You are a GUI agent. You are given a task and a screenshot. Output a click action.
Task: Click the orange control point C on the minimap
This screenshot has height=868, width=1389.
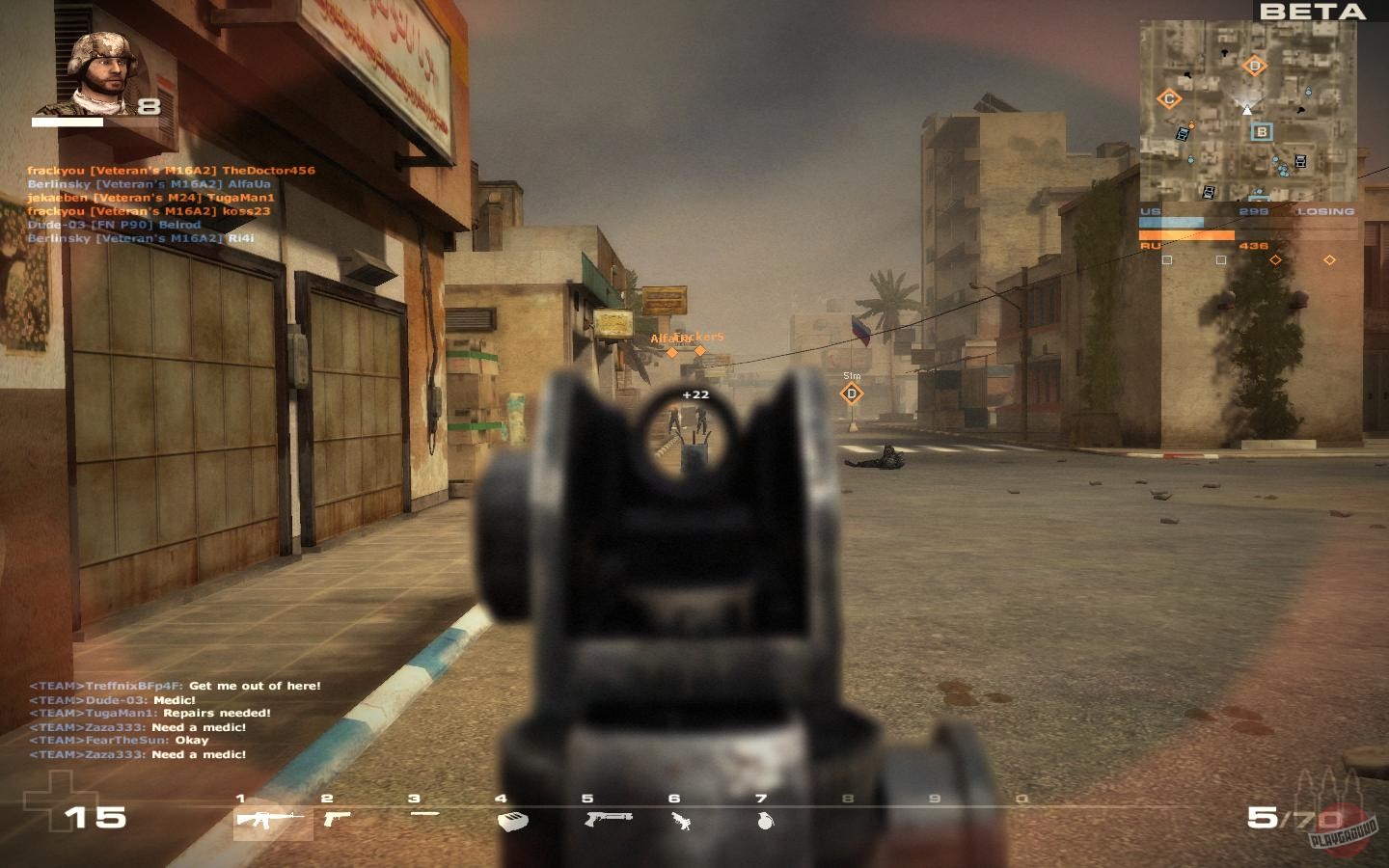tap(1168, 97)
